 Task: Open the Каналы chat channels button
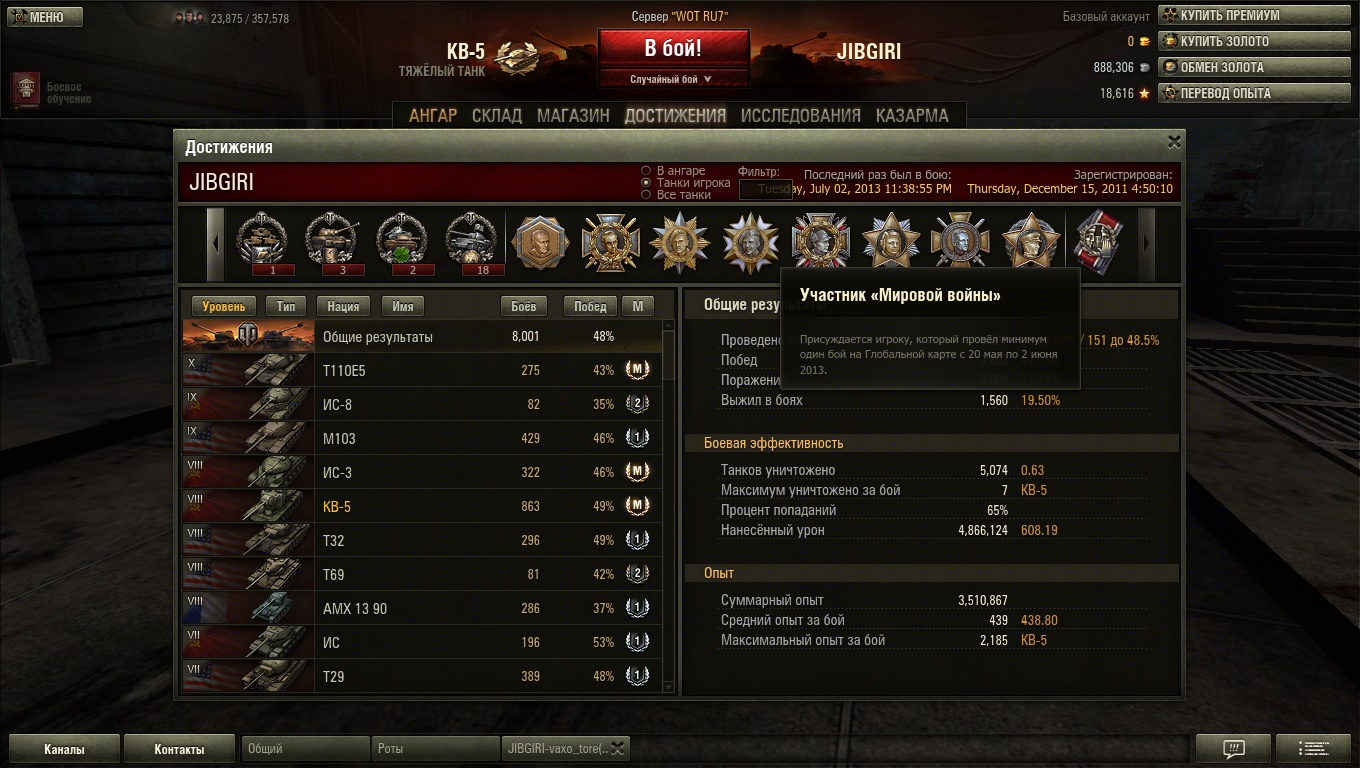[64, 749]
